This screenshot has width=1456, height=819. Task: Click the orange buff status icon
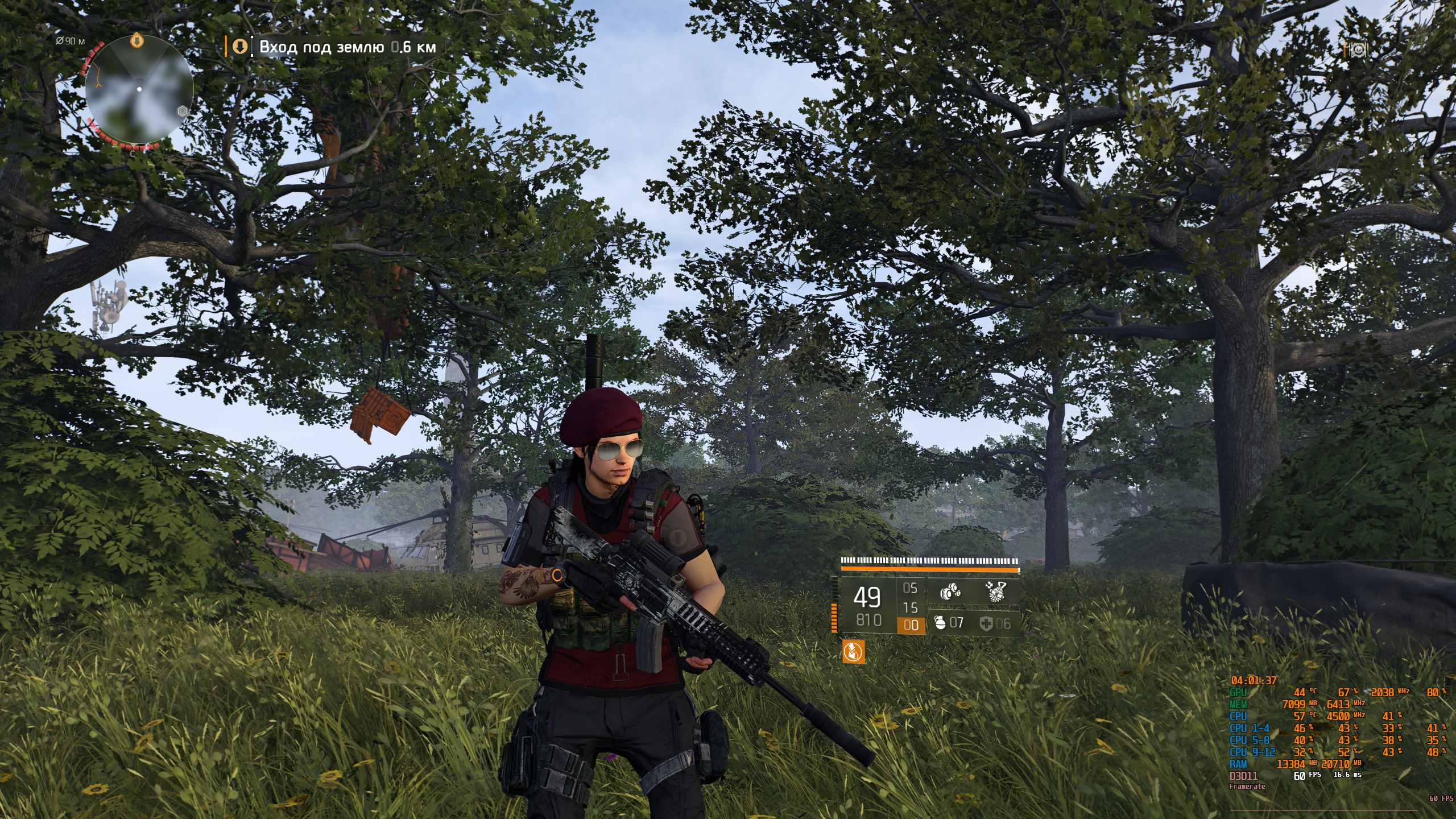point(853,652)
